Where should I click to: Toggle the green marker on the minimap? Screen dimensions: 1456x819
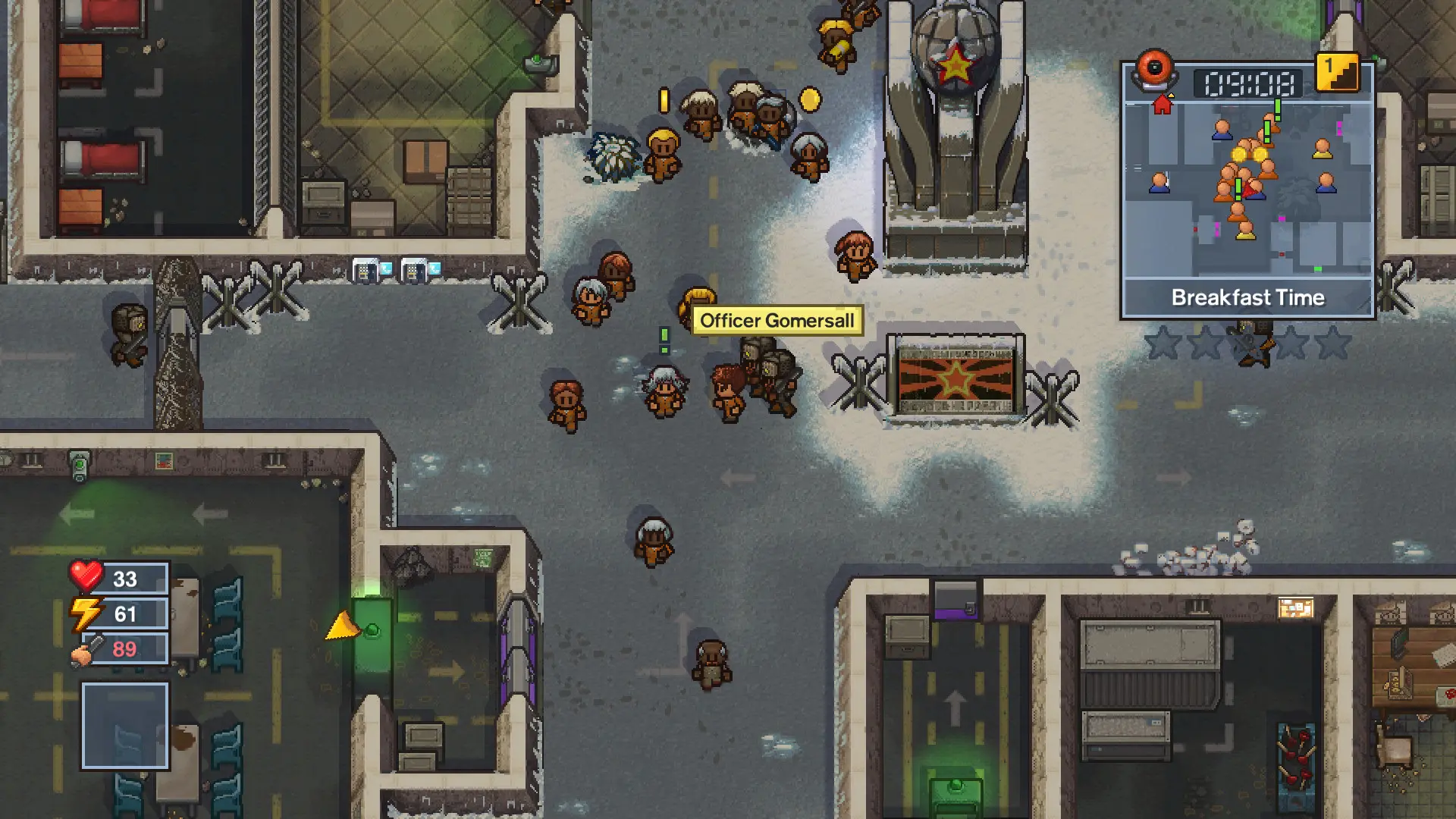pos(1317,268)
